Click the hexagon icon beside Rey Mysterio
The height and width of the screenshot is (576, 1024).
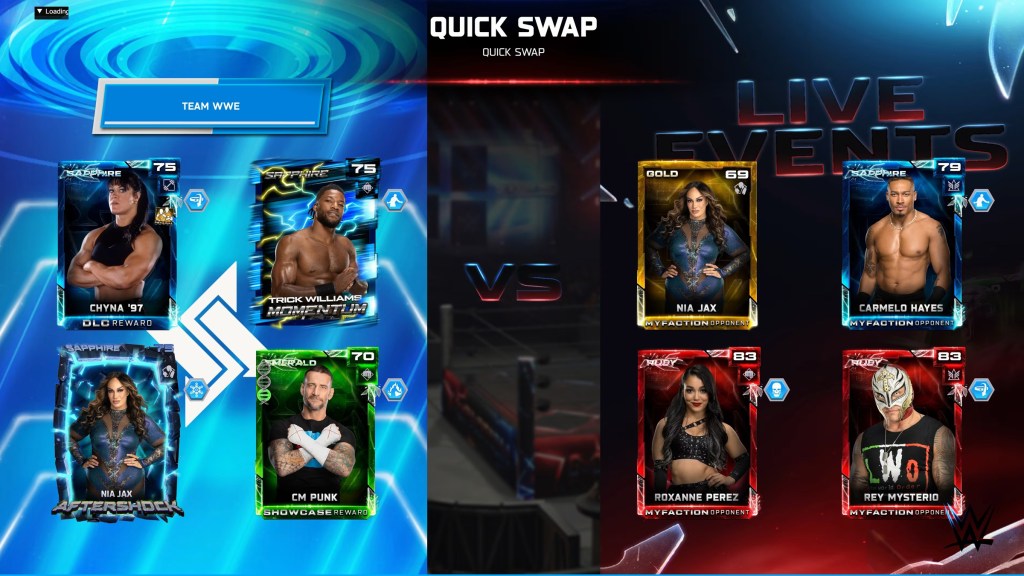coord(980,388)
